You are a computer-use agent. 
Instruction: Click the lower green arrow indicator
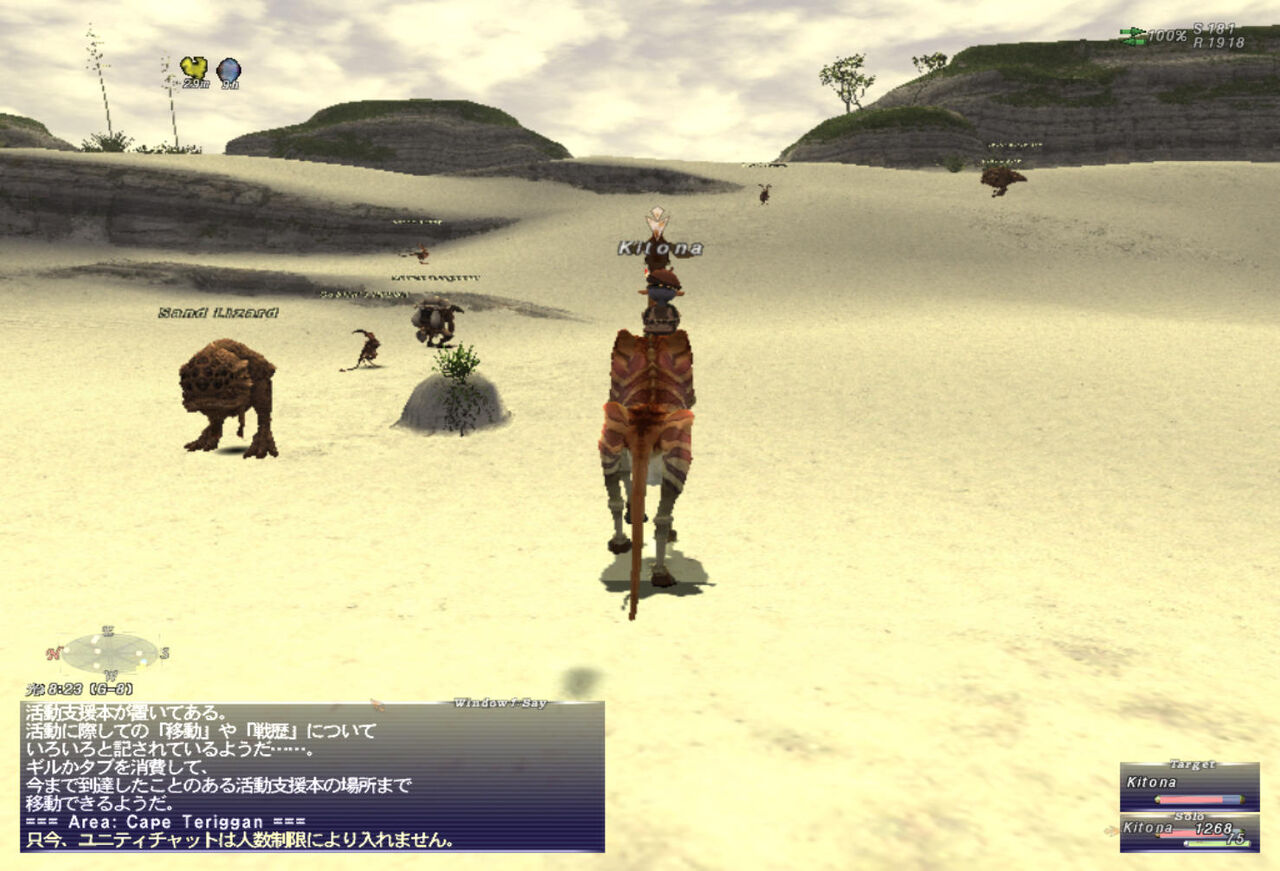tap(1134, 41)
